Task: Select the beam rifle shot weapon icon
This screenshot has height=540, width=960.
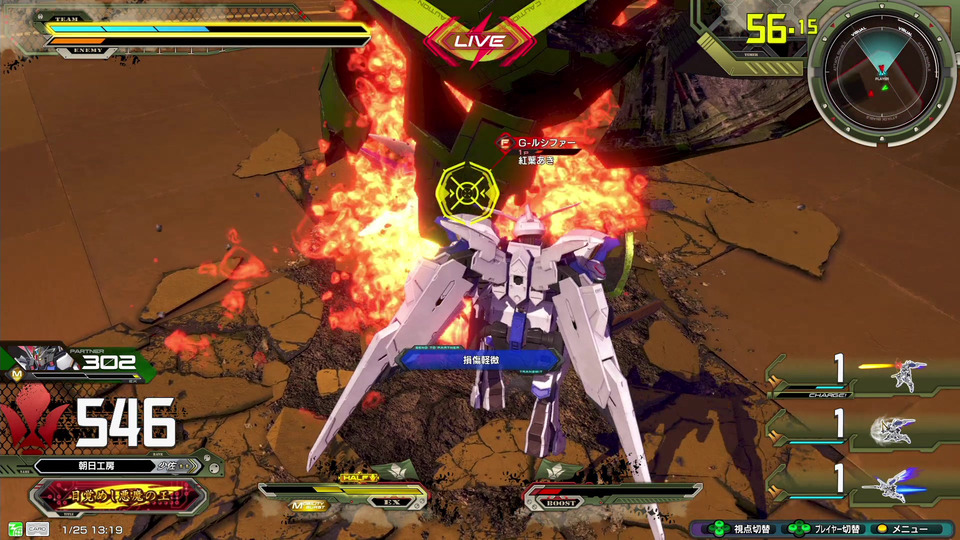Action: pos(903,376)
